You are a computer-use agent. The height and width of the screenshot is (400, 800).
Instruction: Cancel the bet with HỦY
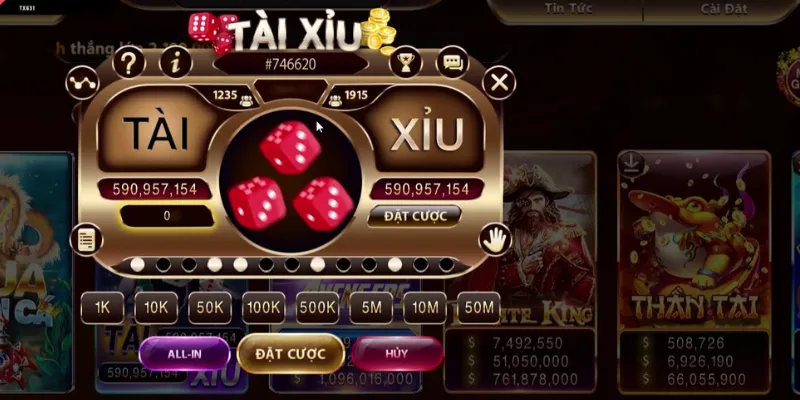pos(398,352)
